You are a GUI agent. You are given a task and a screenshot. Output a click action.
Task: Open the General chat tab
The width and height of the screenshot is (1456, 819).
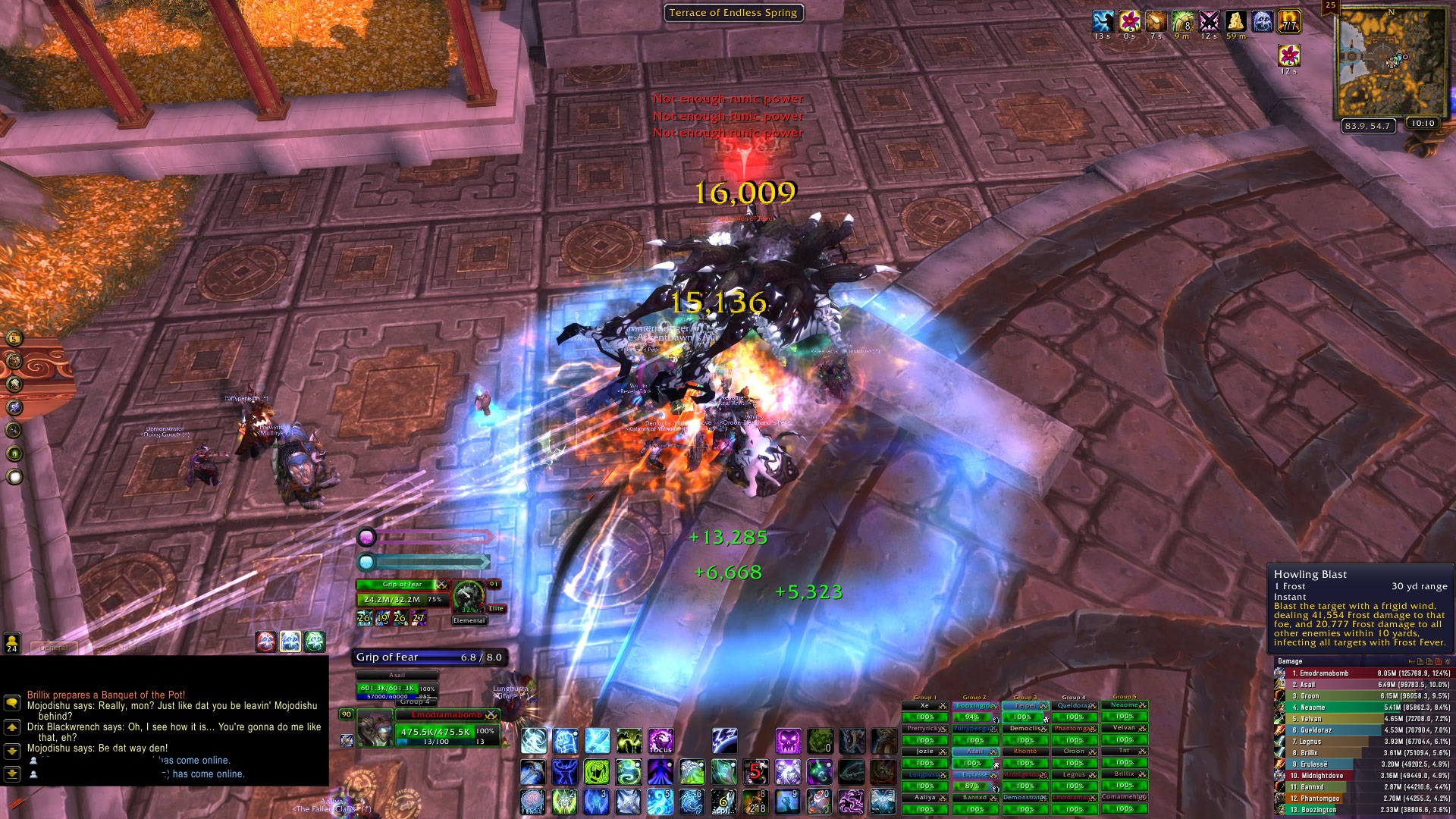[55, 648]
